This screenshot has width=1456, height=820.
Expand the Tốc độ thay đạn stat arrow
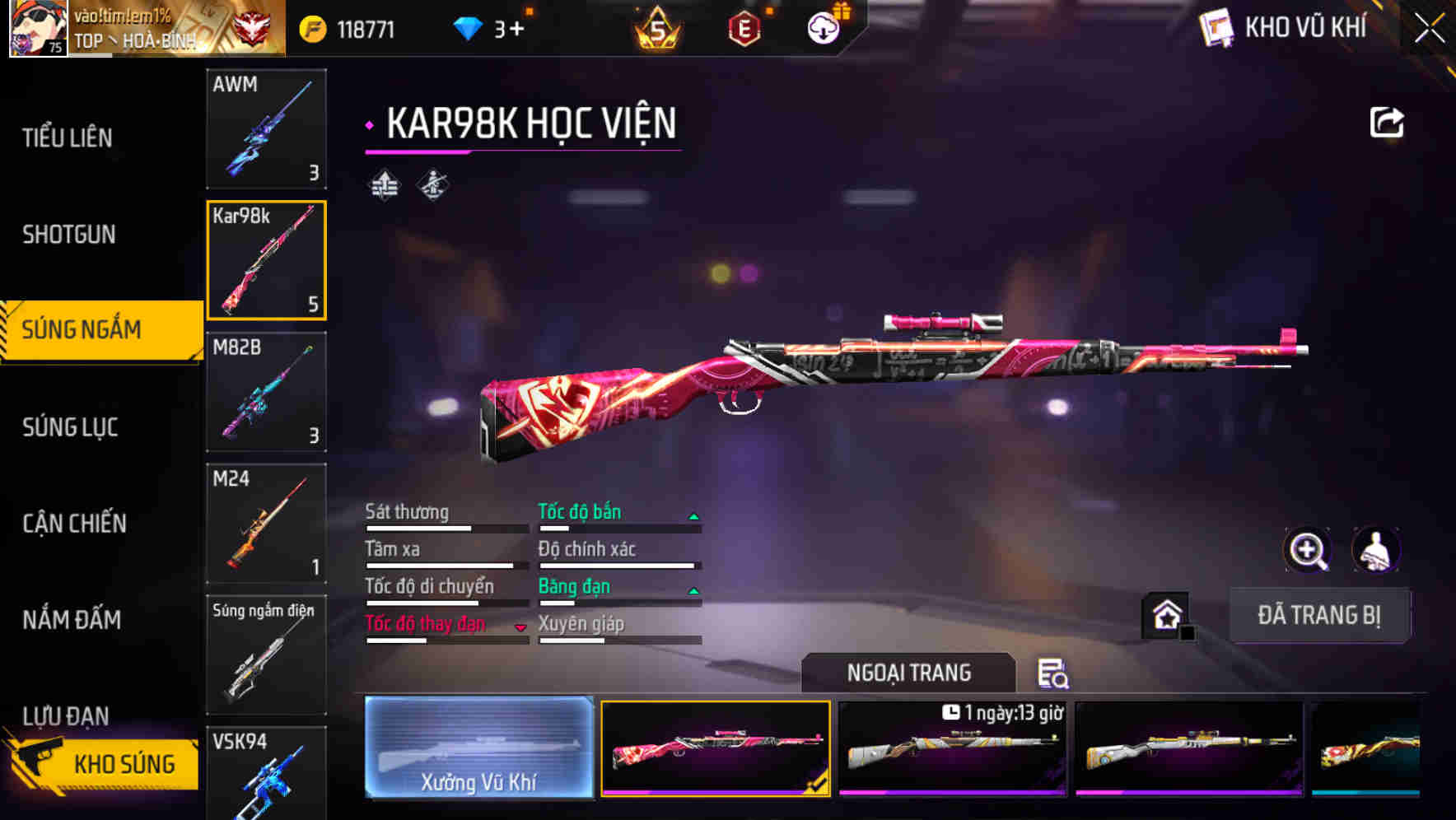click(x=521, y=627)
